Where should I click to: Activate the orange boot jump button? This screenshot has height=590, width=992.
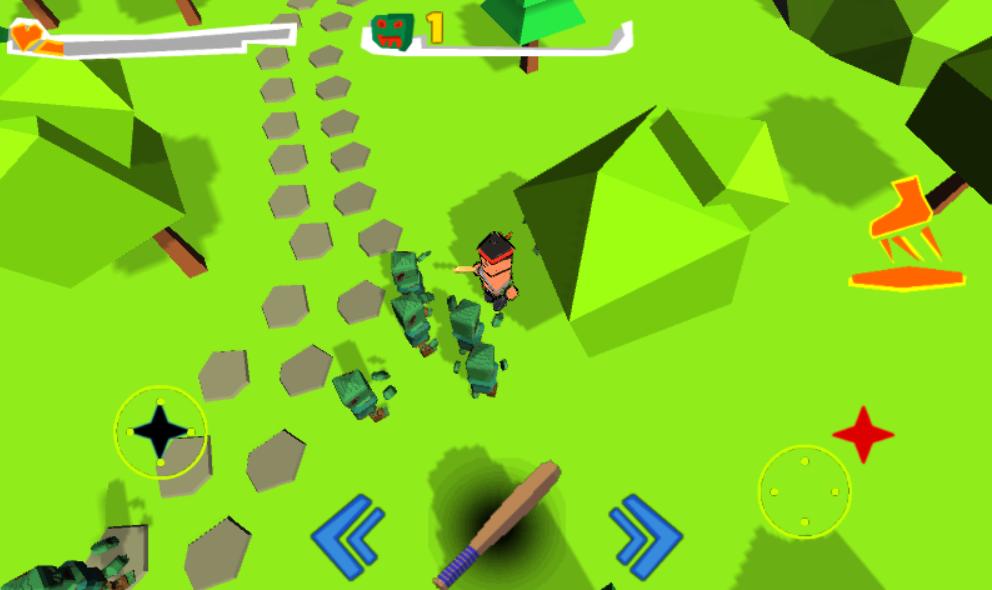(x=907, y=237)
